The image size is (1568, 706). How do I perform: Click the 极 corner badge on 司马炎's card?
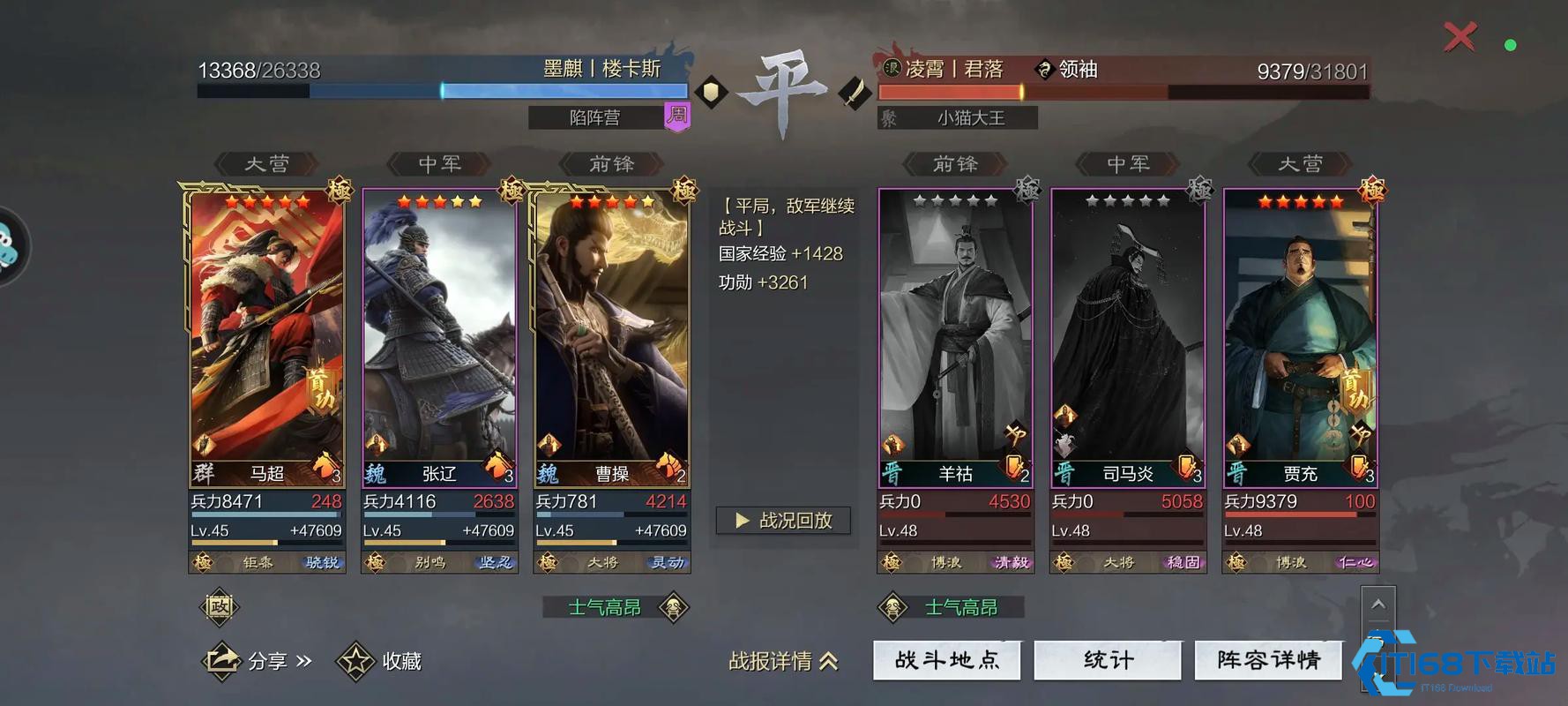[1200, 190]
